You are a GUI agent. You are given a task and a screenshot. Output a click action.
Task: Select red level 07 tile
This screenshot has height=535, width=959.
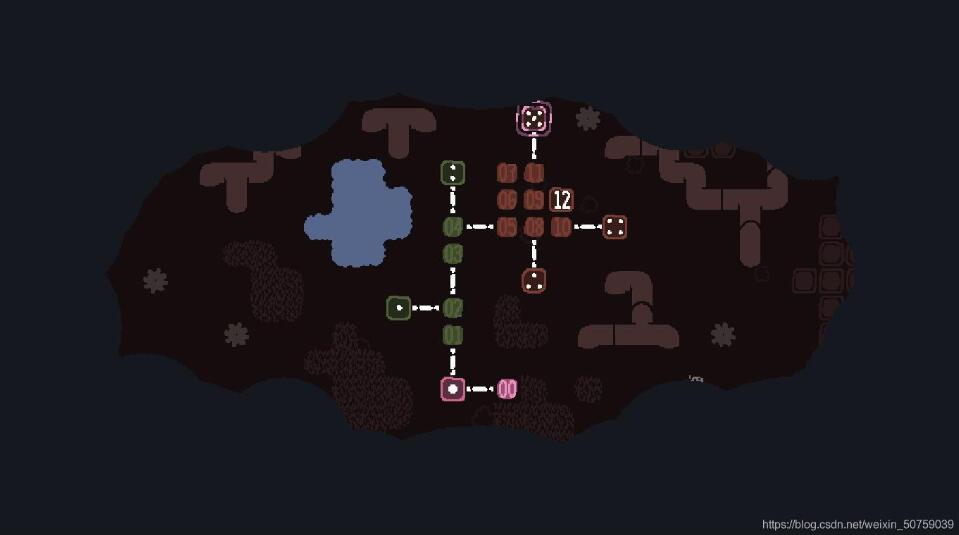point(507,173)
